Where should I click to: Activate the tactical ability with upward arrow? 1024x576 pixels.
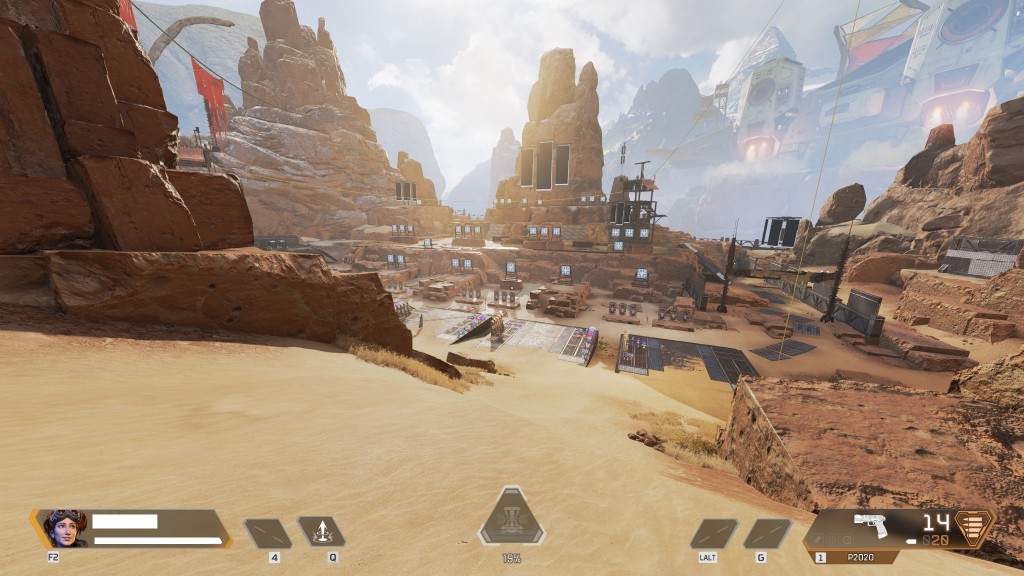pos(322,533)
